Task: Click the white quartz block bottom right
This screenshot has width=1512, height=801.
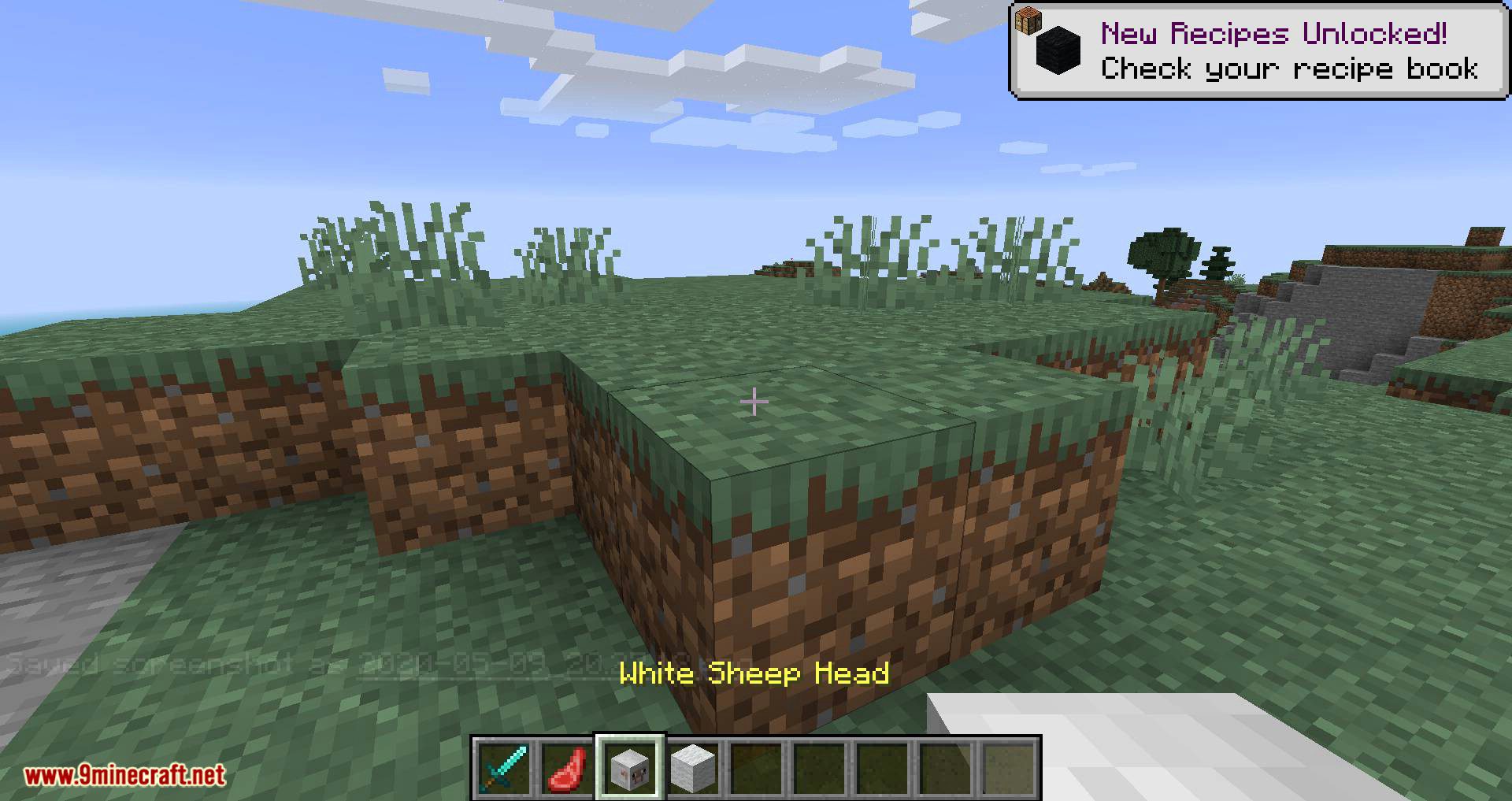Action: click(1181, 748)
